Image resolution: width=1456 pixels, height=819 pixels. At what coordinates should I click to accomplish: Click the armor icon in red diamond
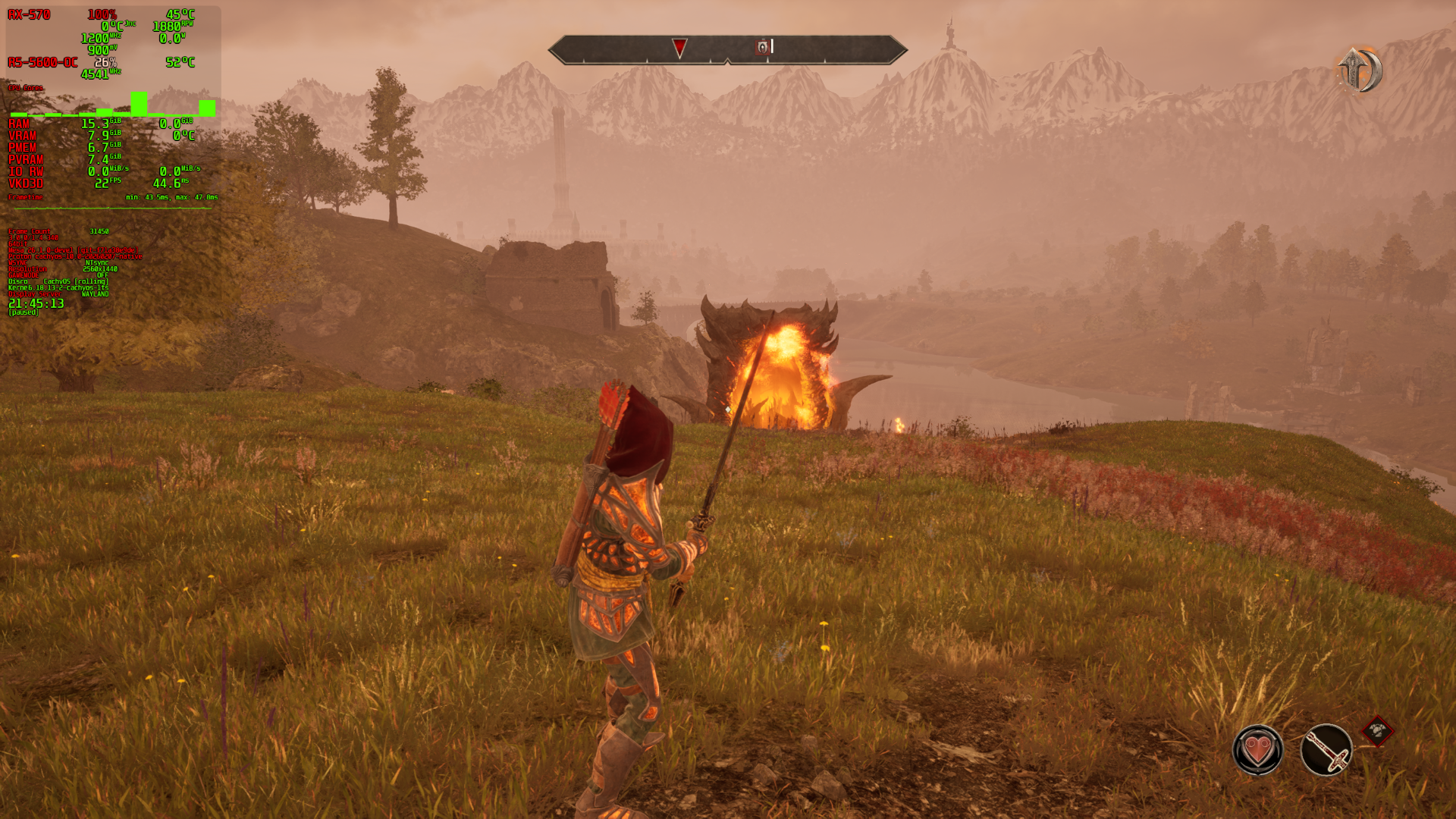(1378, 732)
